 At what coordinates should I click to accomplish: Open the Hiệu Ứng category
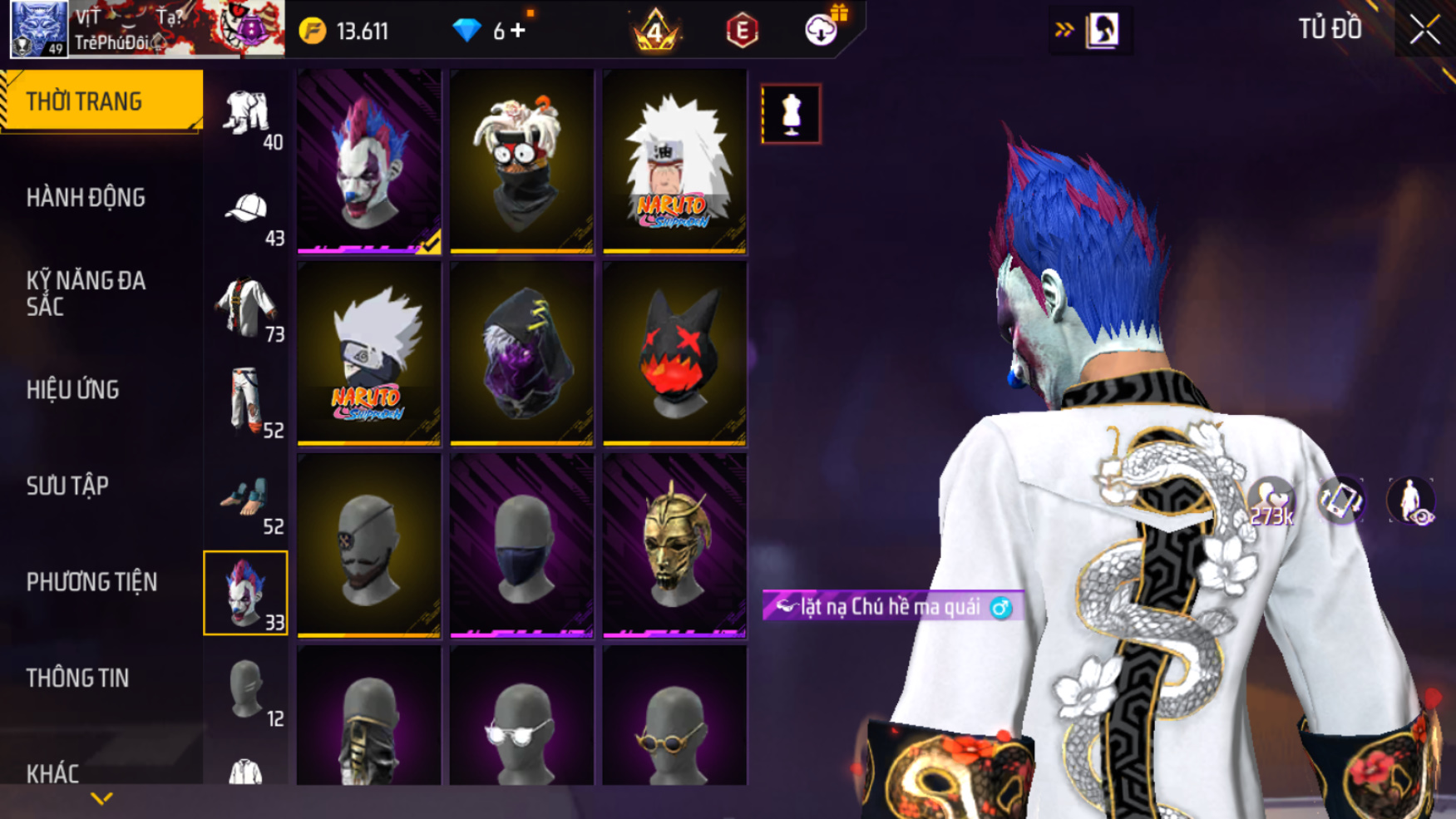click(73, 390)
